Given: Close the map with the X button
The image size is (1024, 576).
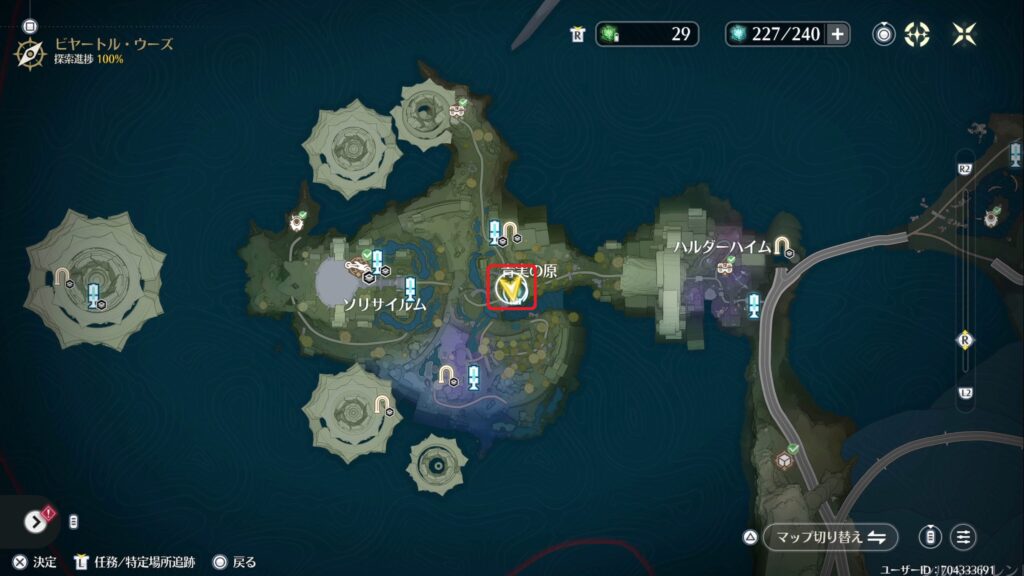Looking at the screenshot, I should [965, 34].
